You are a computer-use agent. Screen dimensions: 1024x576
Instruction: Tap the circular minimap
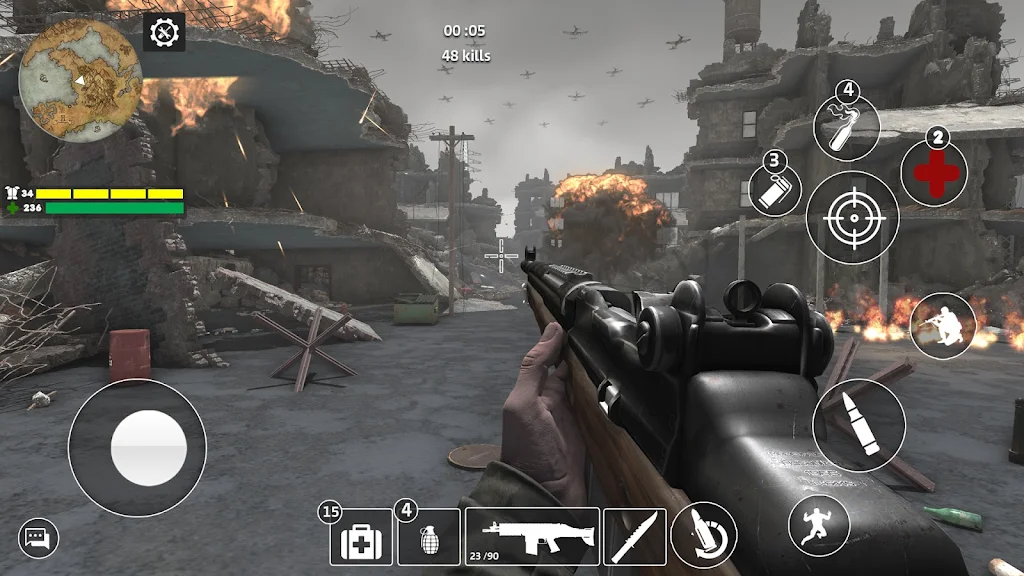pyautogui.click(x=80, y=80)
